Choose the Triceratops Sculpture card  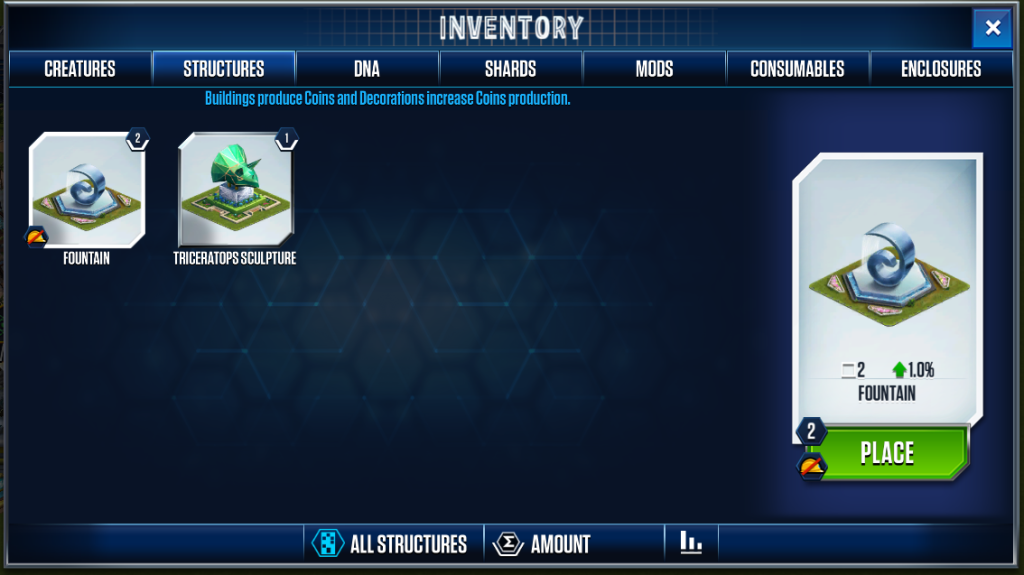coord(235,191)
